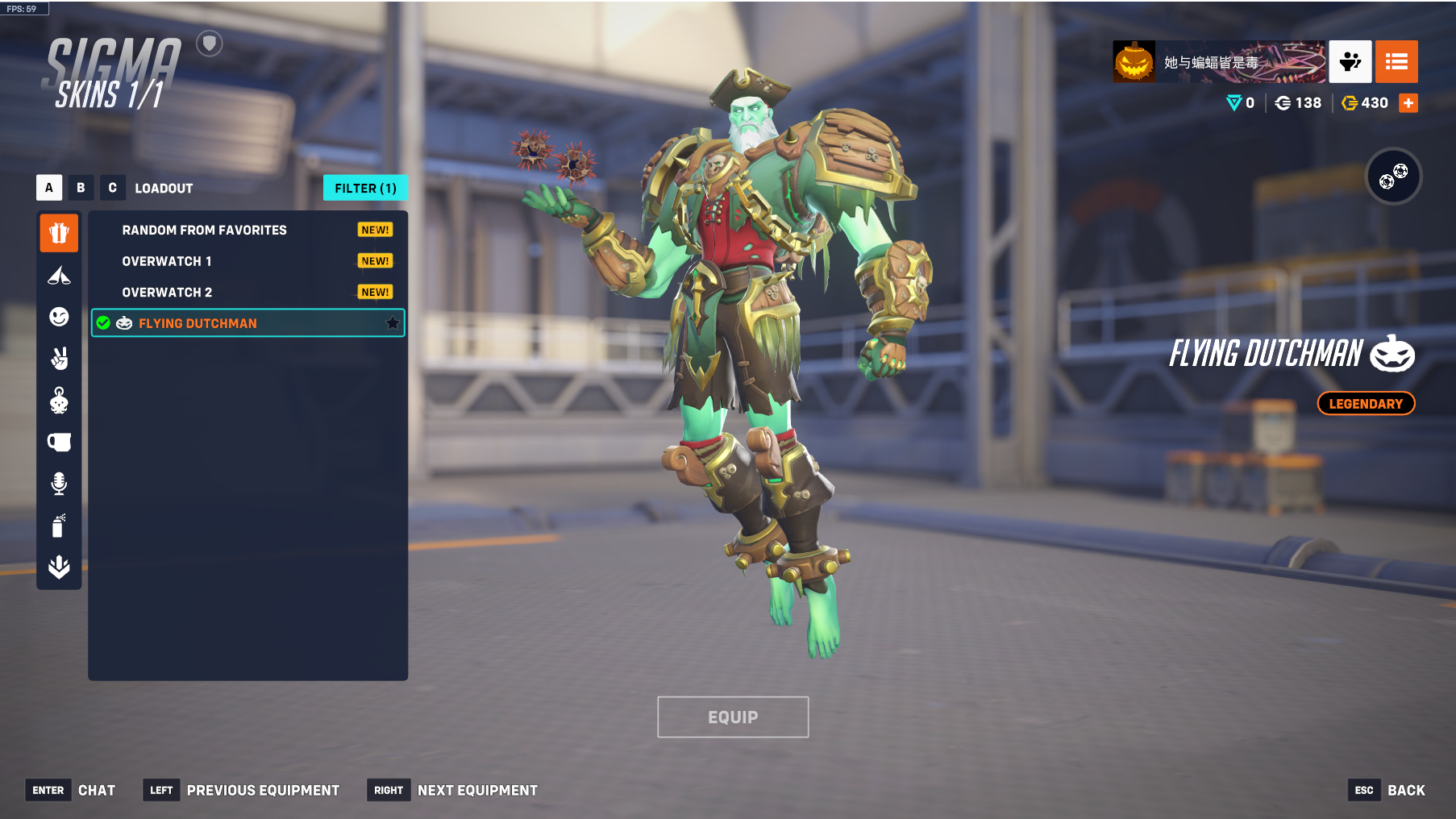The image size is (1456, 819).
Task: Open the emotes category with smiley icon
Action: (x=59, y=317)
